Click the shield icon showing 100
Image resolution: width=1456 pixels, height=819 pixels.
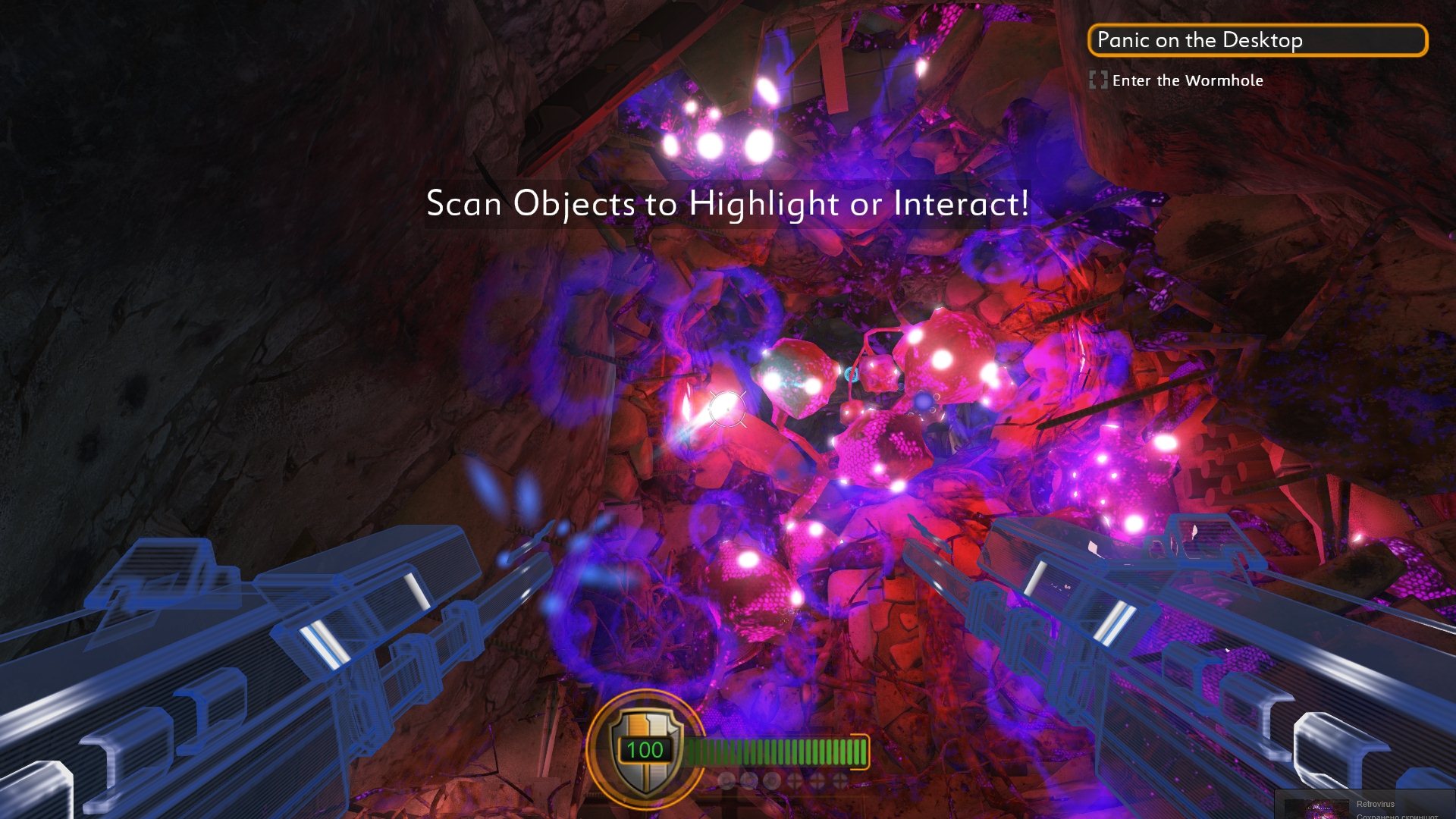pos(645,749)
